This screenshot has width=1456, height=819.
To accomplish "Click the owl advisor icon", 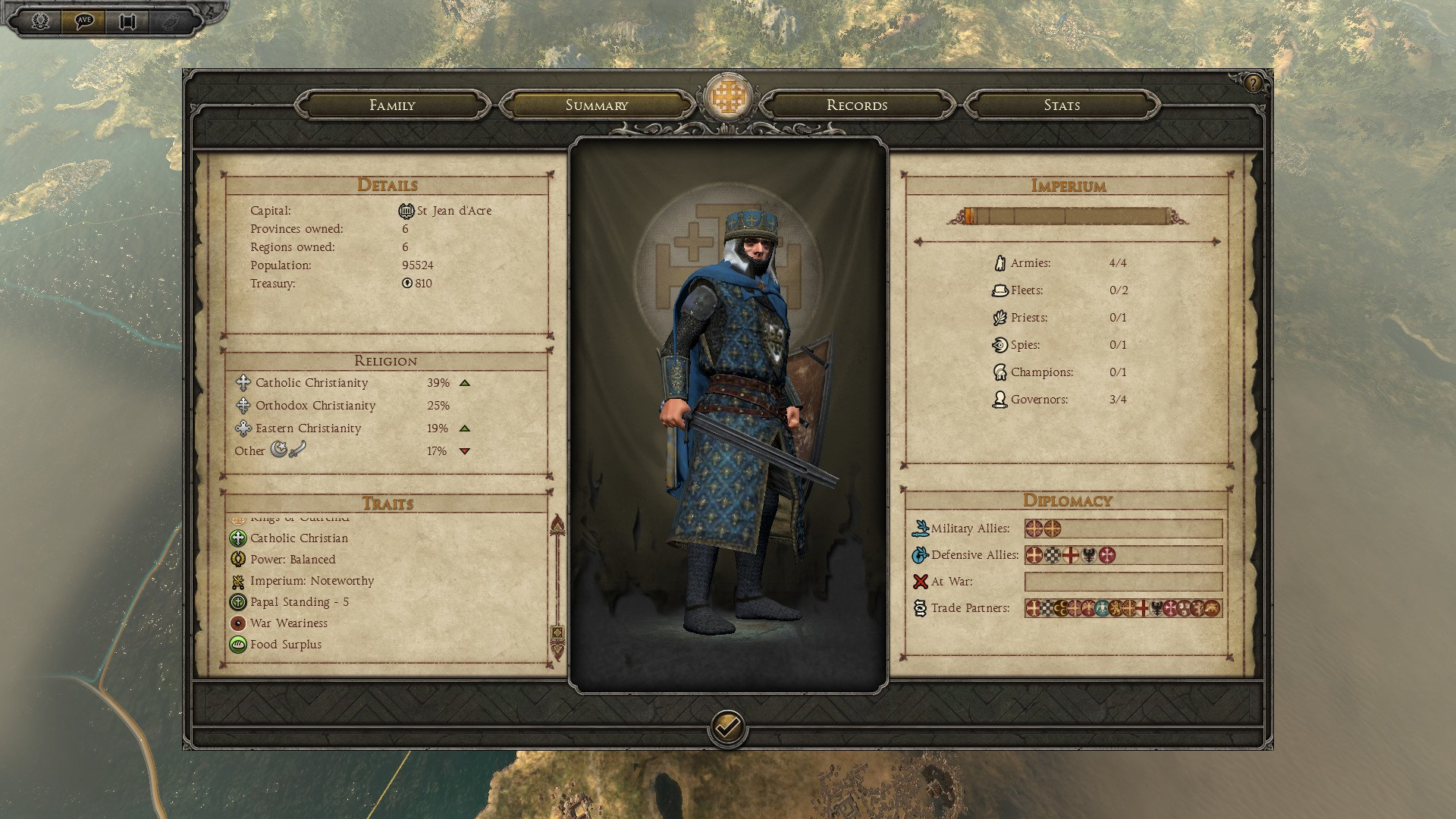I will (x=169, y=20).
